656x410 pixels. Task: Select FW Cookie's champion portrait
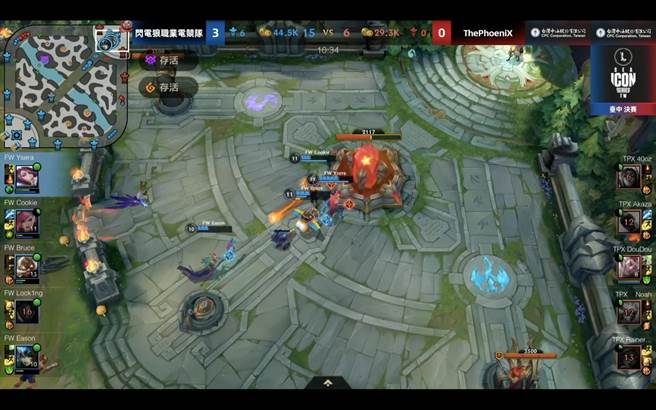28,222
